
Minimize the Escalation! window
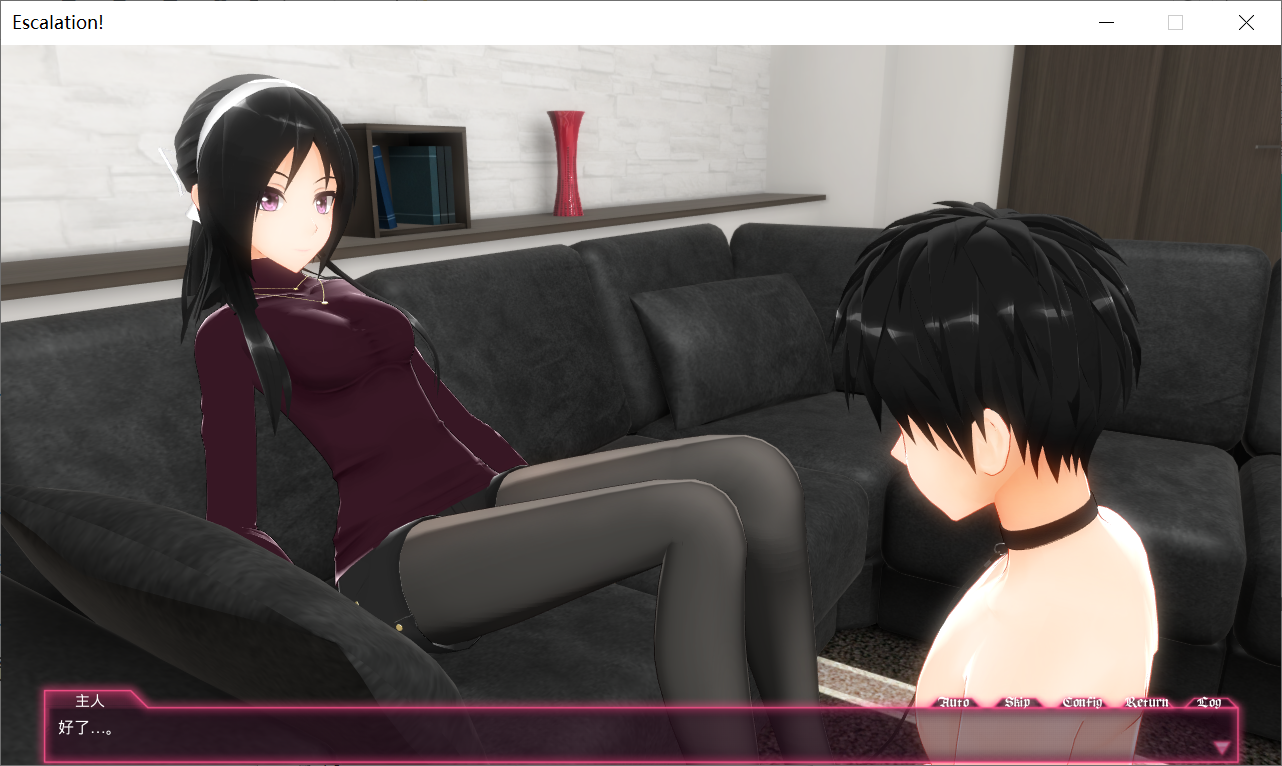(1106, 22)
